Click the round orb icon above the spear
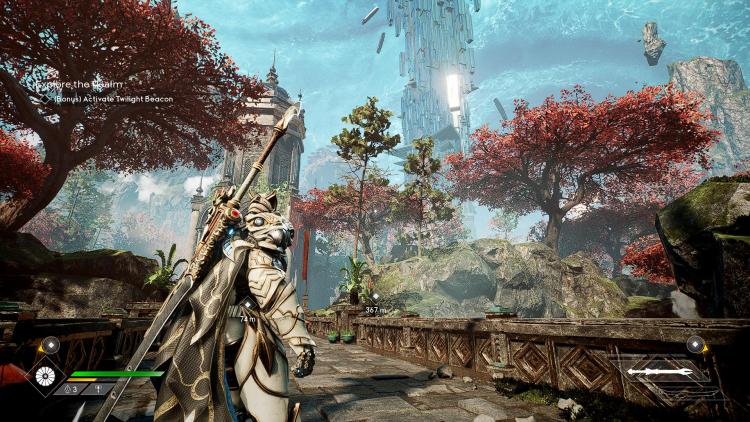 pos(696,344)
